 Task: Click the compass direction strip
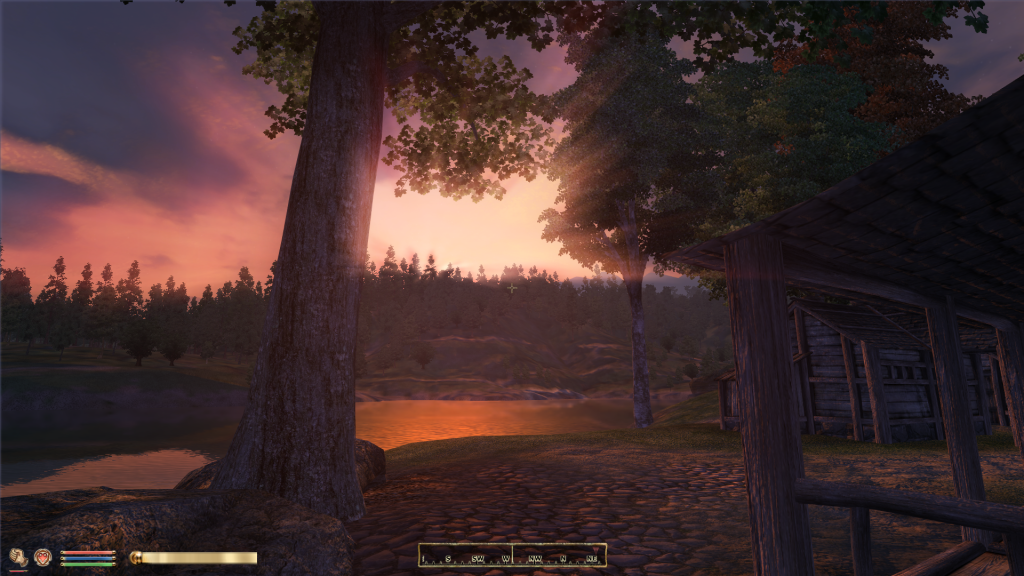click(512, 555)
